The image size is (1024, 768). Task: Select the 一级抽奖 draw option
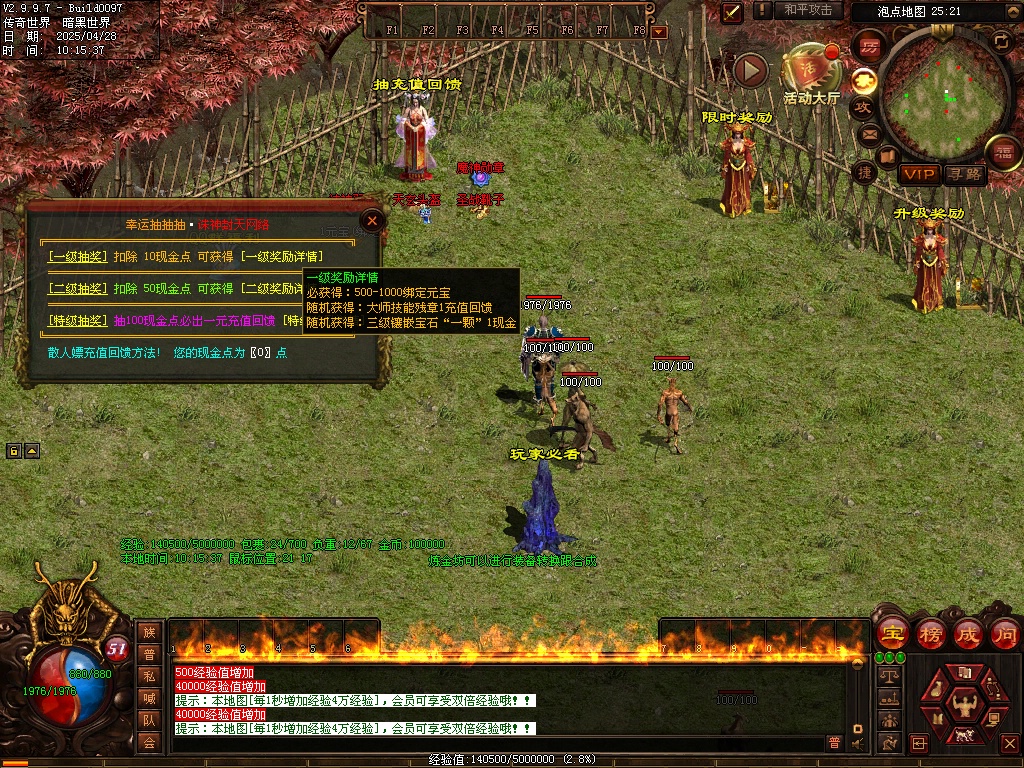[77, 256]
